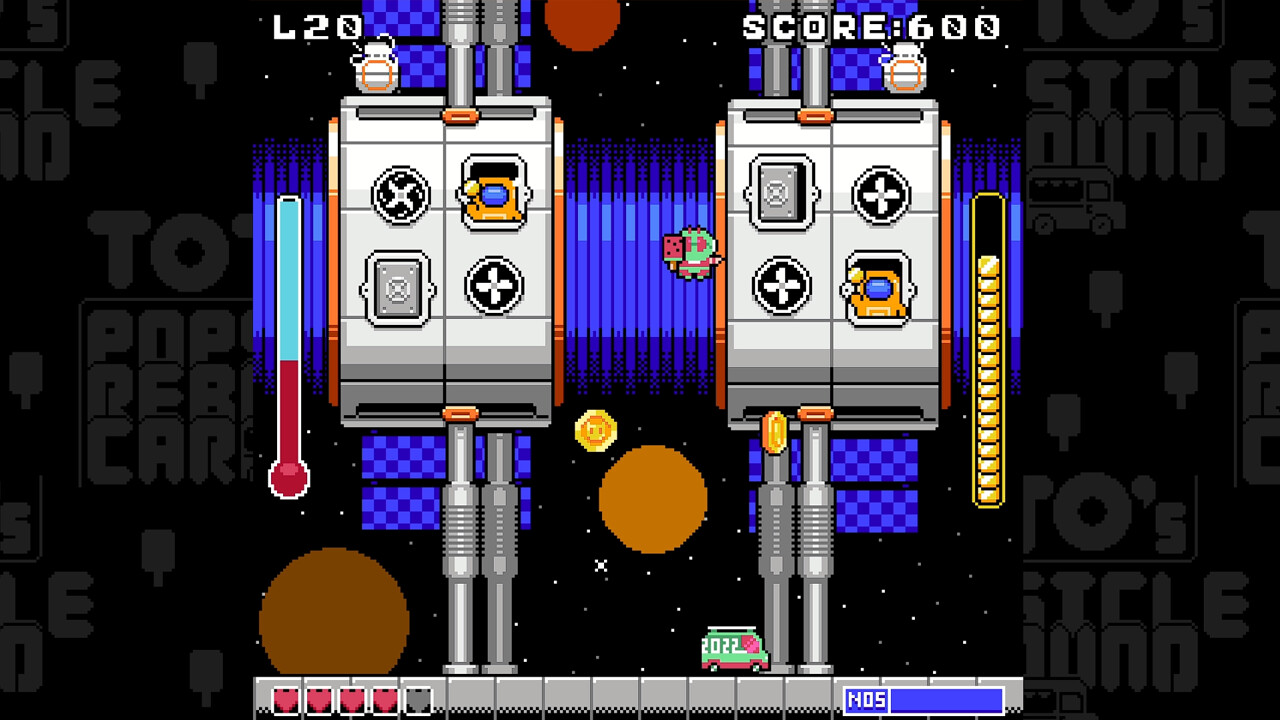
Task: Click the turtle carrying the red dice
Action: tap(695, 250)
